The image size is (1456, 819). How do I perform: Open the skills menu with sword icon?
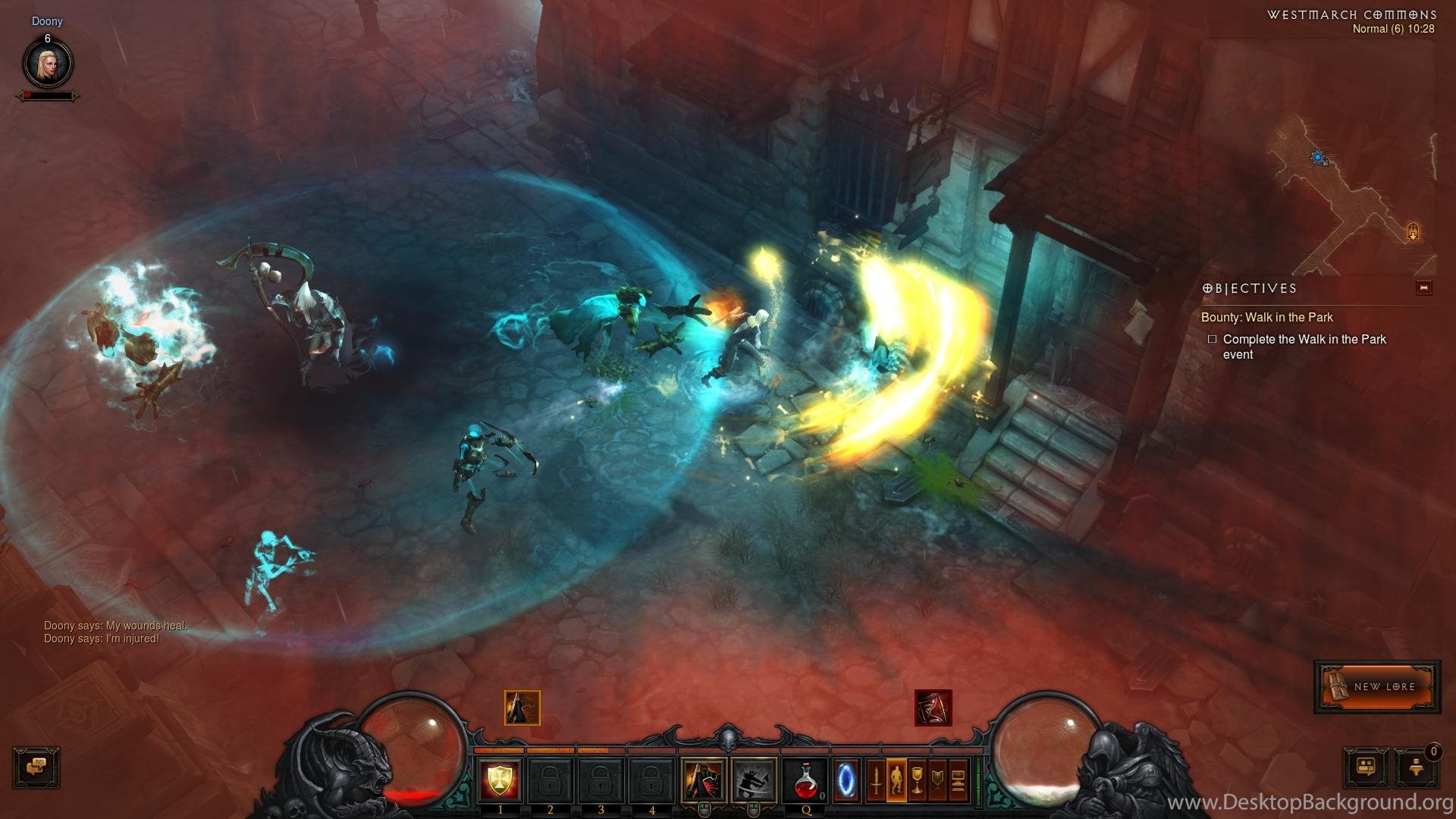pyautogui.click(x=876, y=780)
